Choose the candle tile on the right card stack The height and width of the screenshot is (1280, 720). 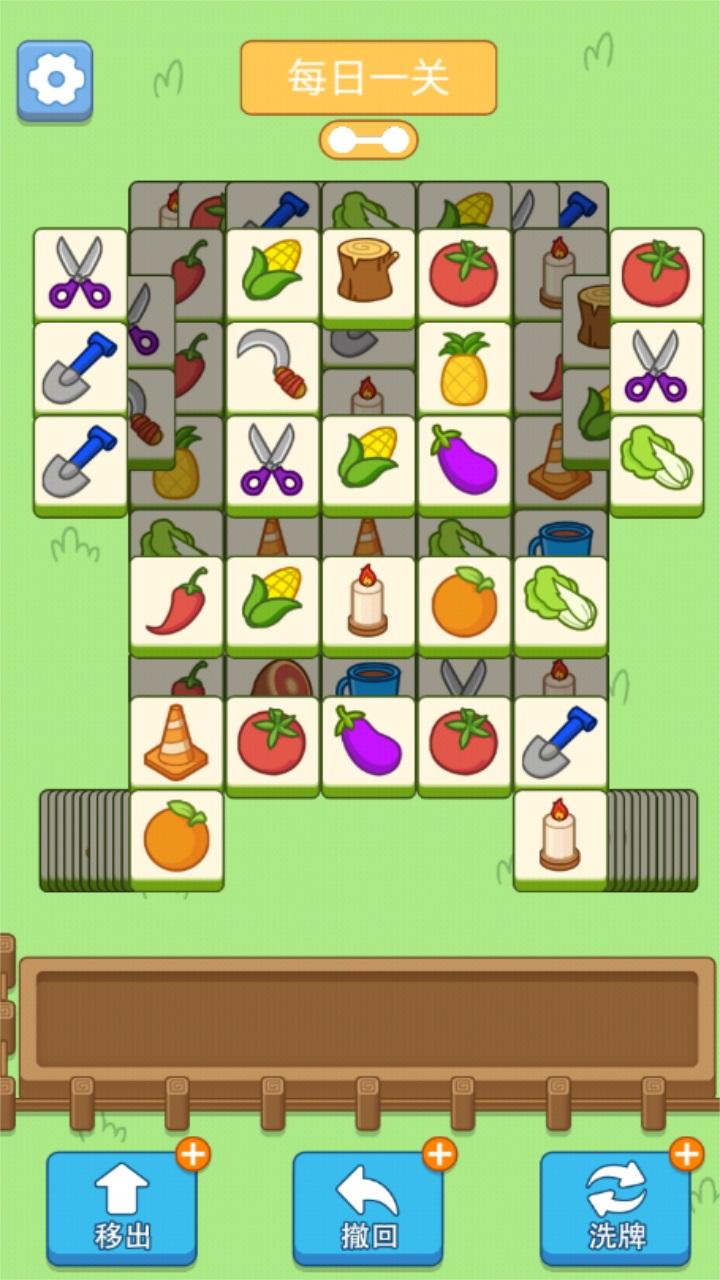tap(560, 836)
